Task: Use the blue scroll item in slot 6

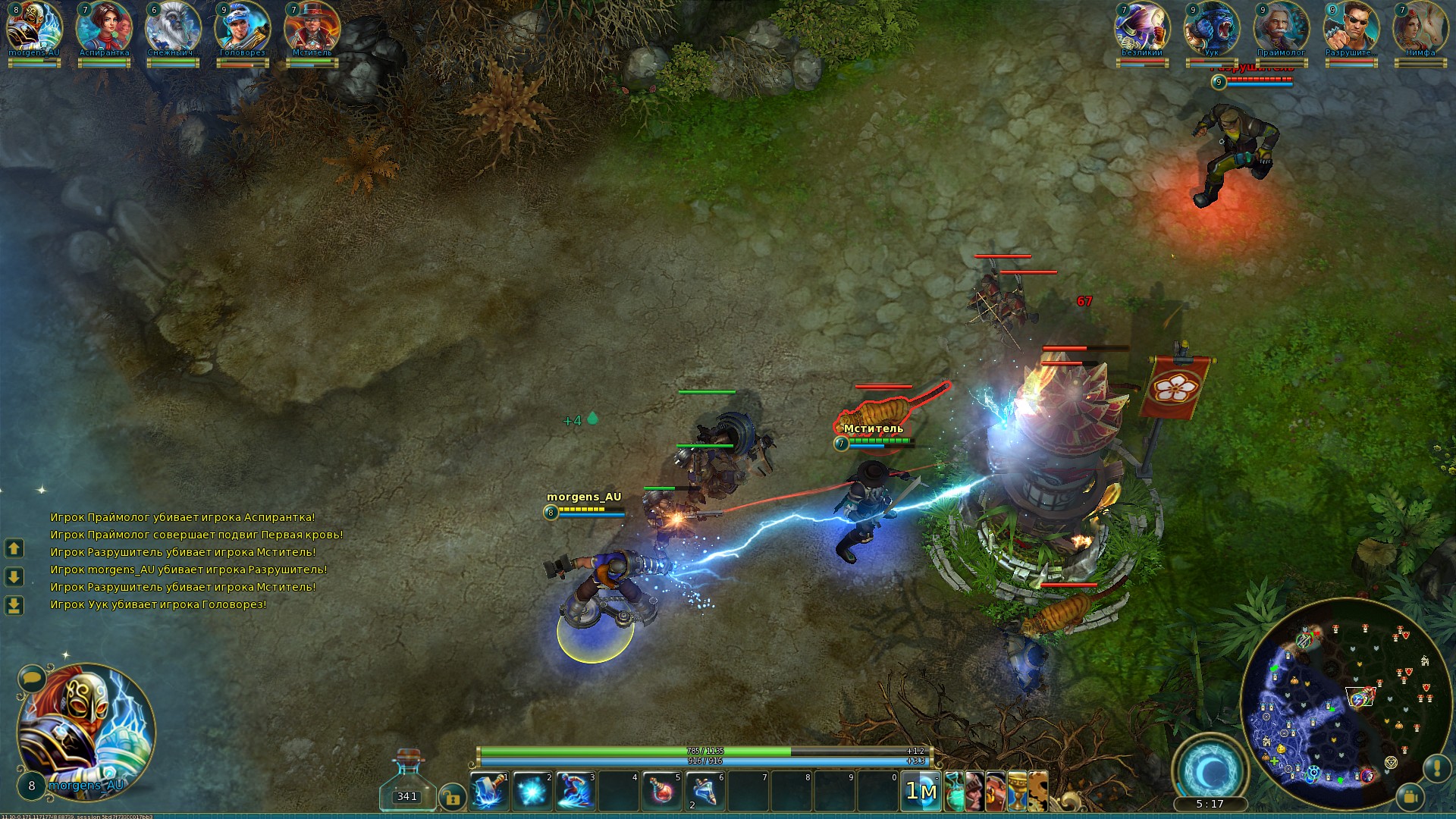Action: click(x=705, y=792)
